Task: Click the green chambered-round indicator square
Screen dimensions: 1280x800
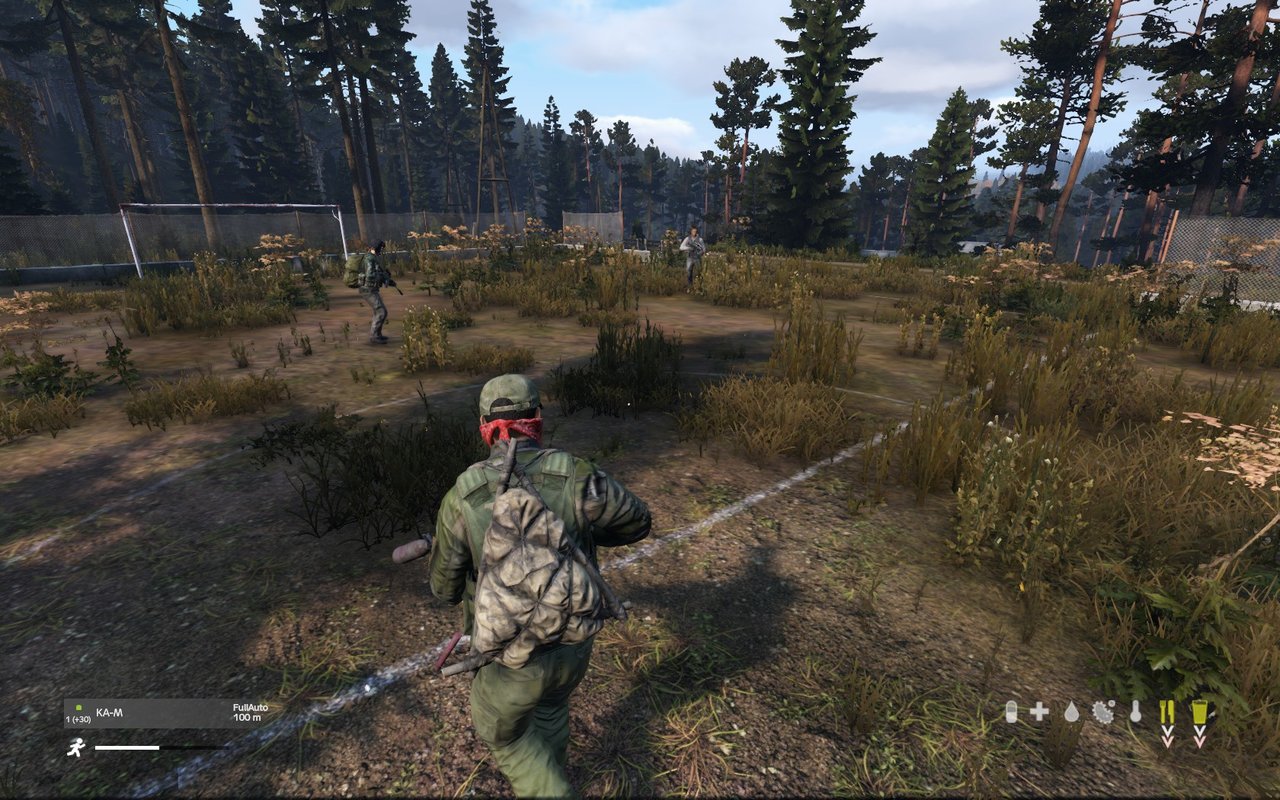Action: click(x=79, y=706)
